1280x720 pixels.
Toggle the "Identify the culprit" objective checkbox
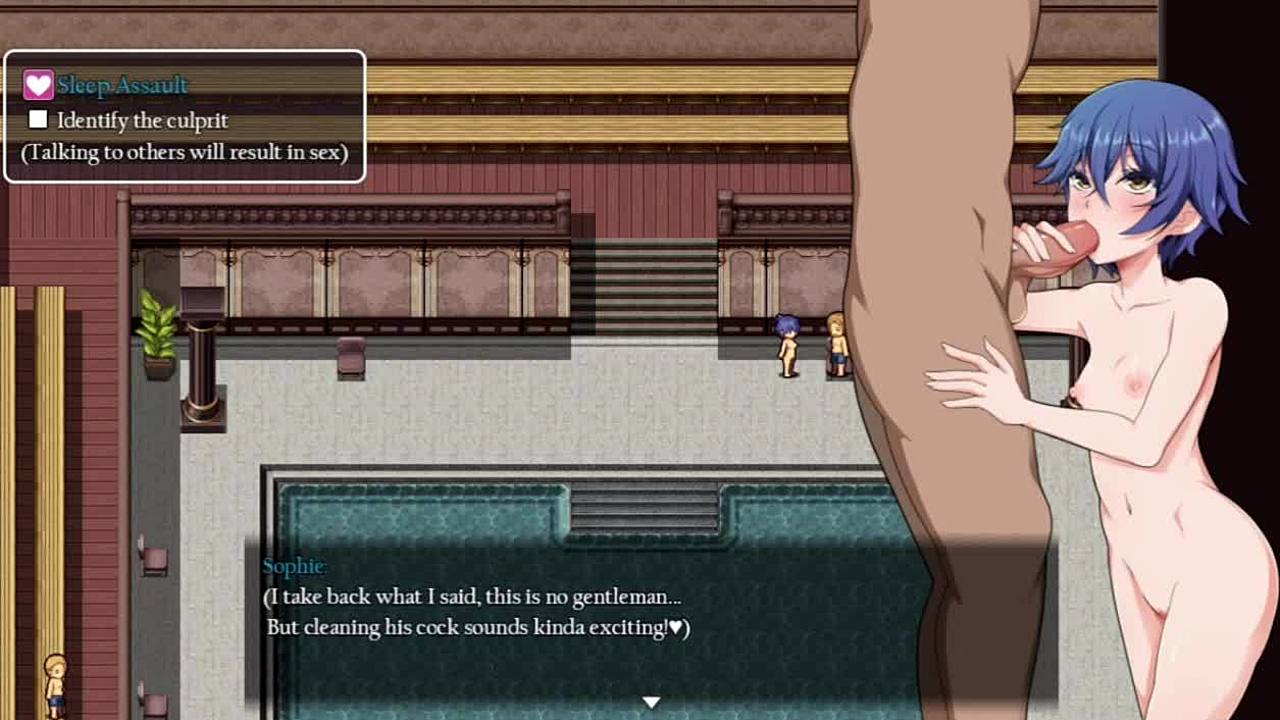pos(38,120)
